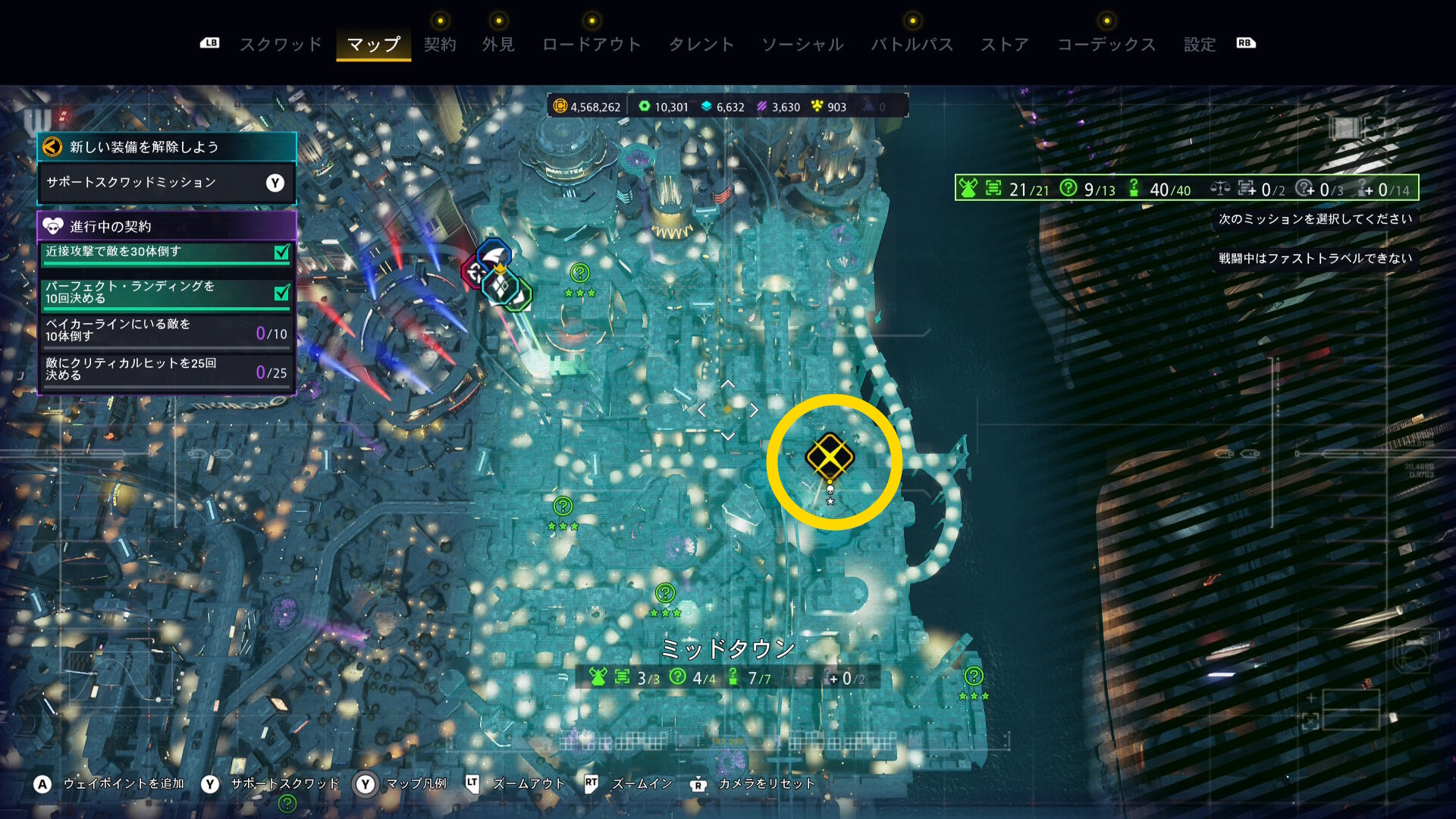This screenshot has width=1456, height=819.
Task: Select the yellow diamond mission marker
Action: [x=830, y=457]
